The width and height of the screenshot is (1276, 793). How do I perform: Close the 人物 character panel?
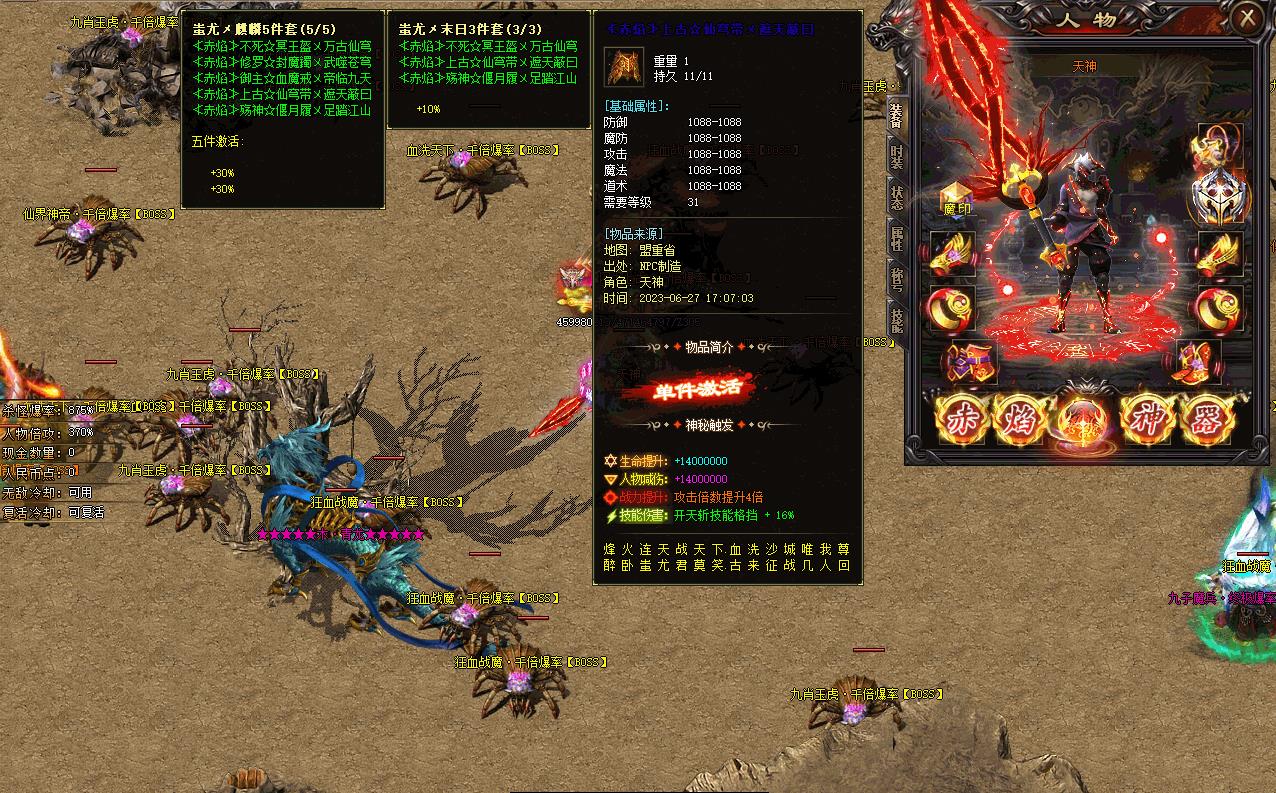tap(1247, 18)
